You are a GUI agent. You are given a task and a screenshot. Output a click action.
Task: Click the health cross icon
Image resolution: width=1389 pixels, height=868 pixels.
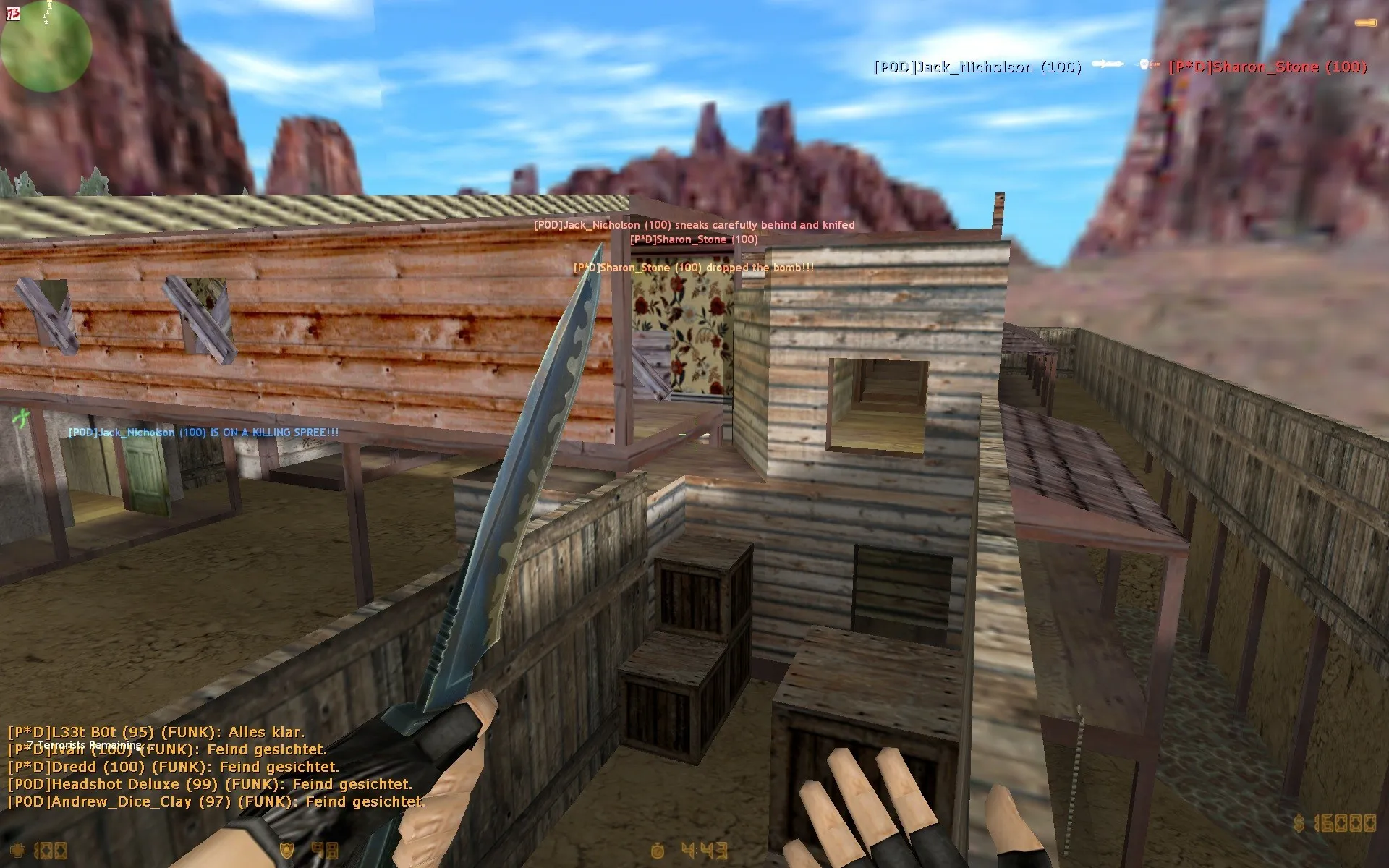pos(16,848)
